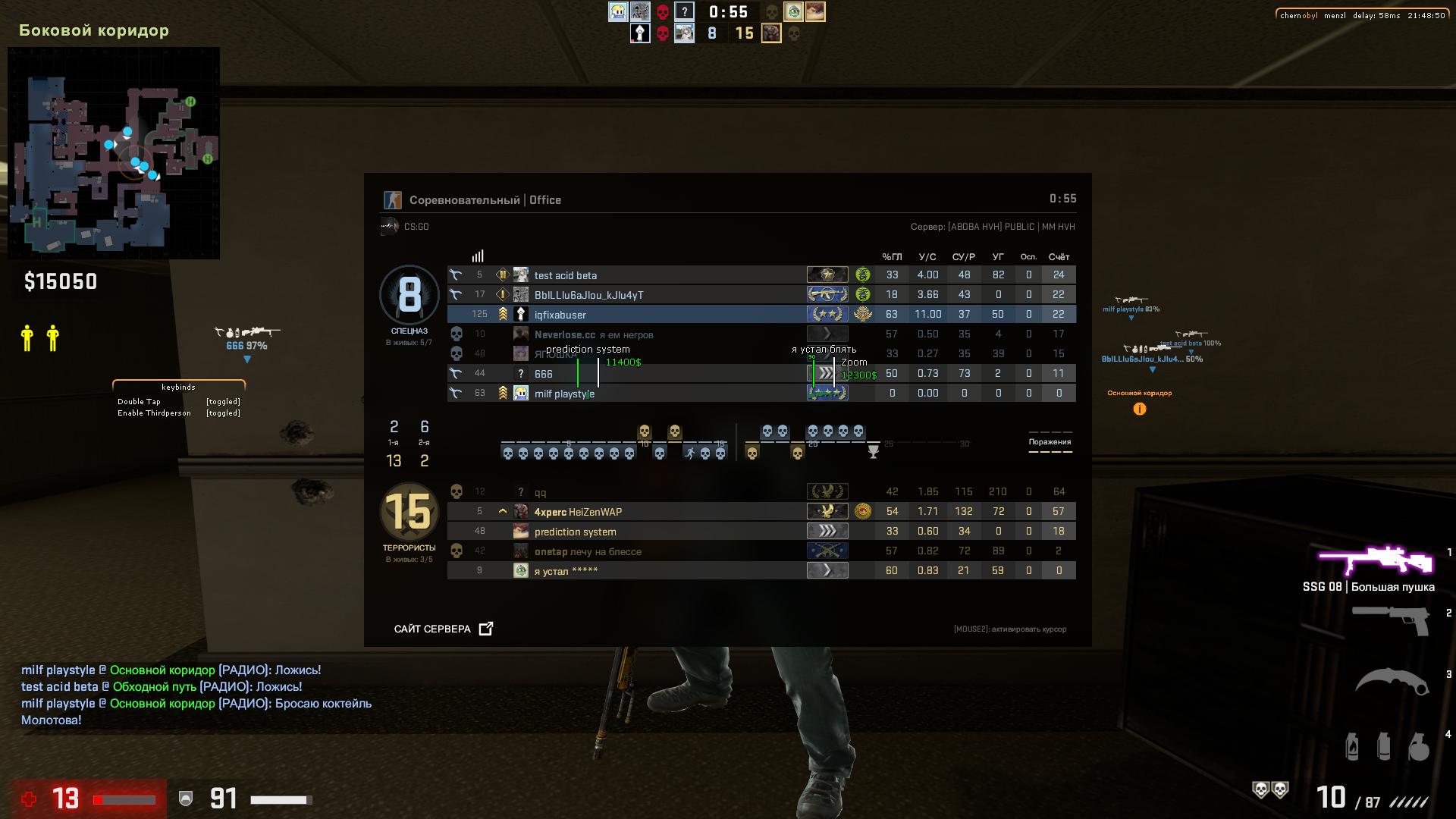The height and width of the screenshot is (819, 1456).
Task: Click test acid beta's avatar thumbnail
Action: pos(521,275)
